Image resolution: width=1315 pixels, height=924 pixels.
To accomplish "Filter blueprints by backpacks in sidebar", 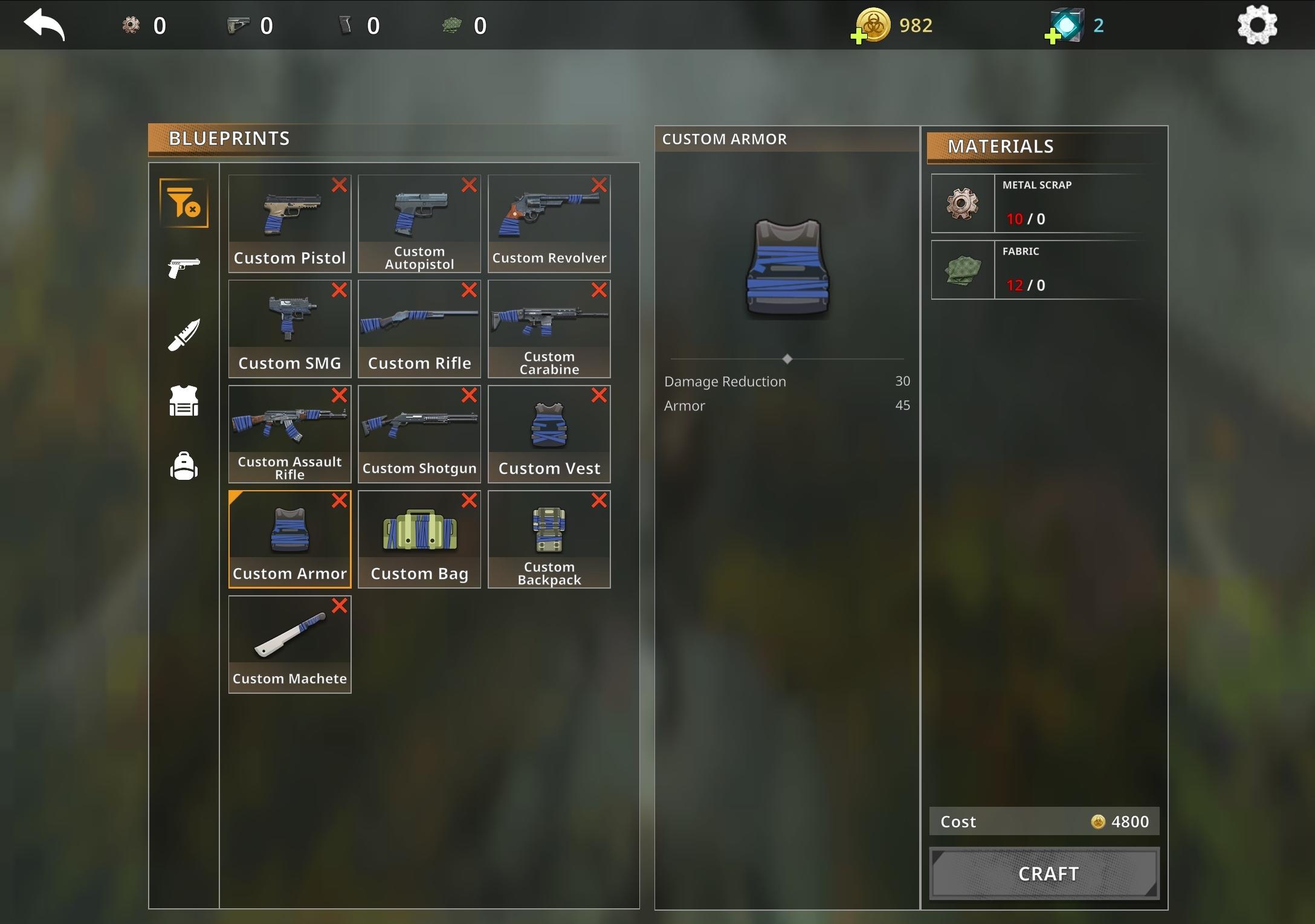I will (183, 466).
